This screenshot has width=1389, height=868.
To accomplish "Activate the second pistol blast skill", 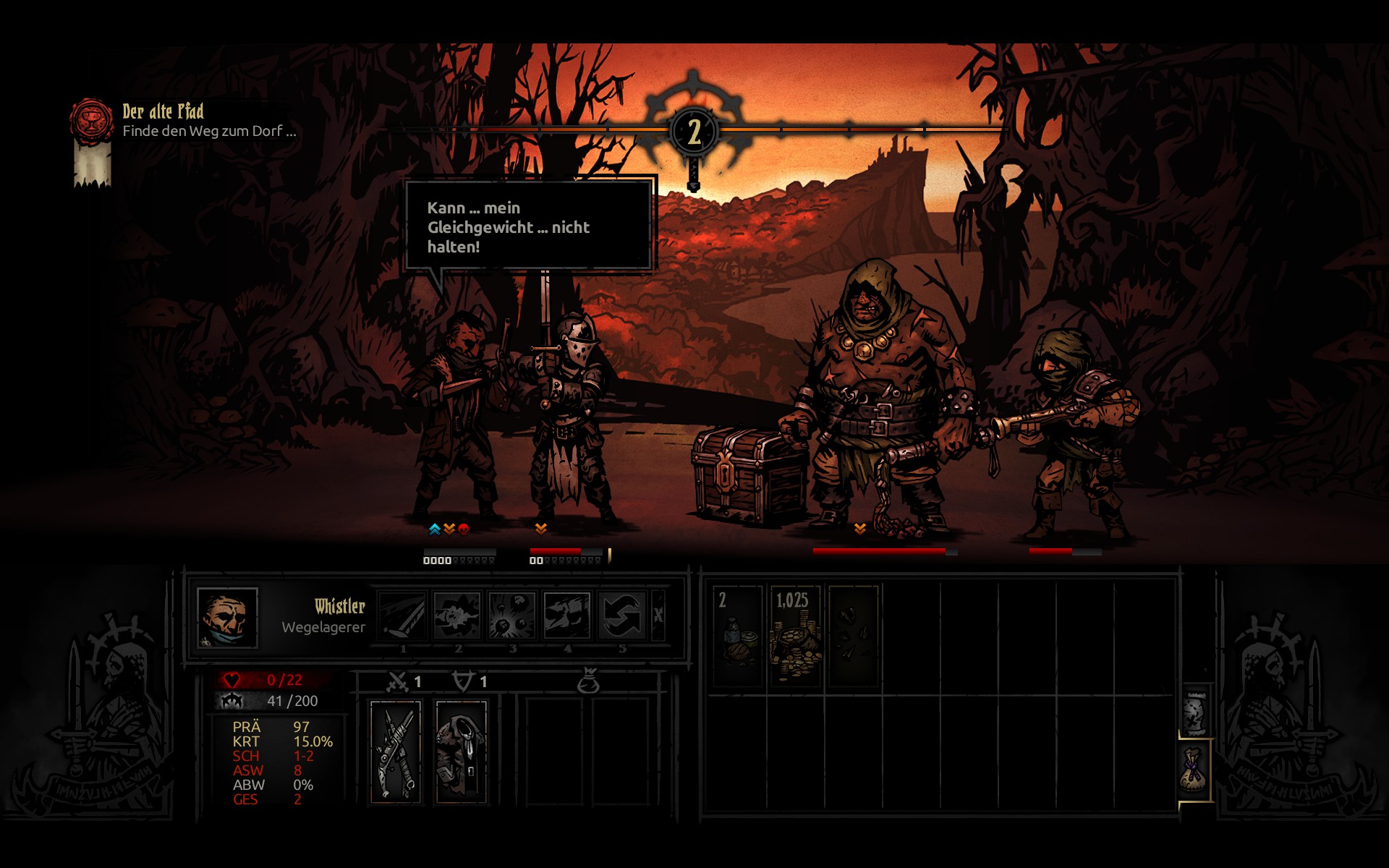I will 457,616.
